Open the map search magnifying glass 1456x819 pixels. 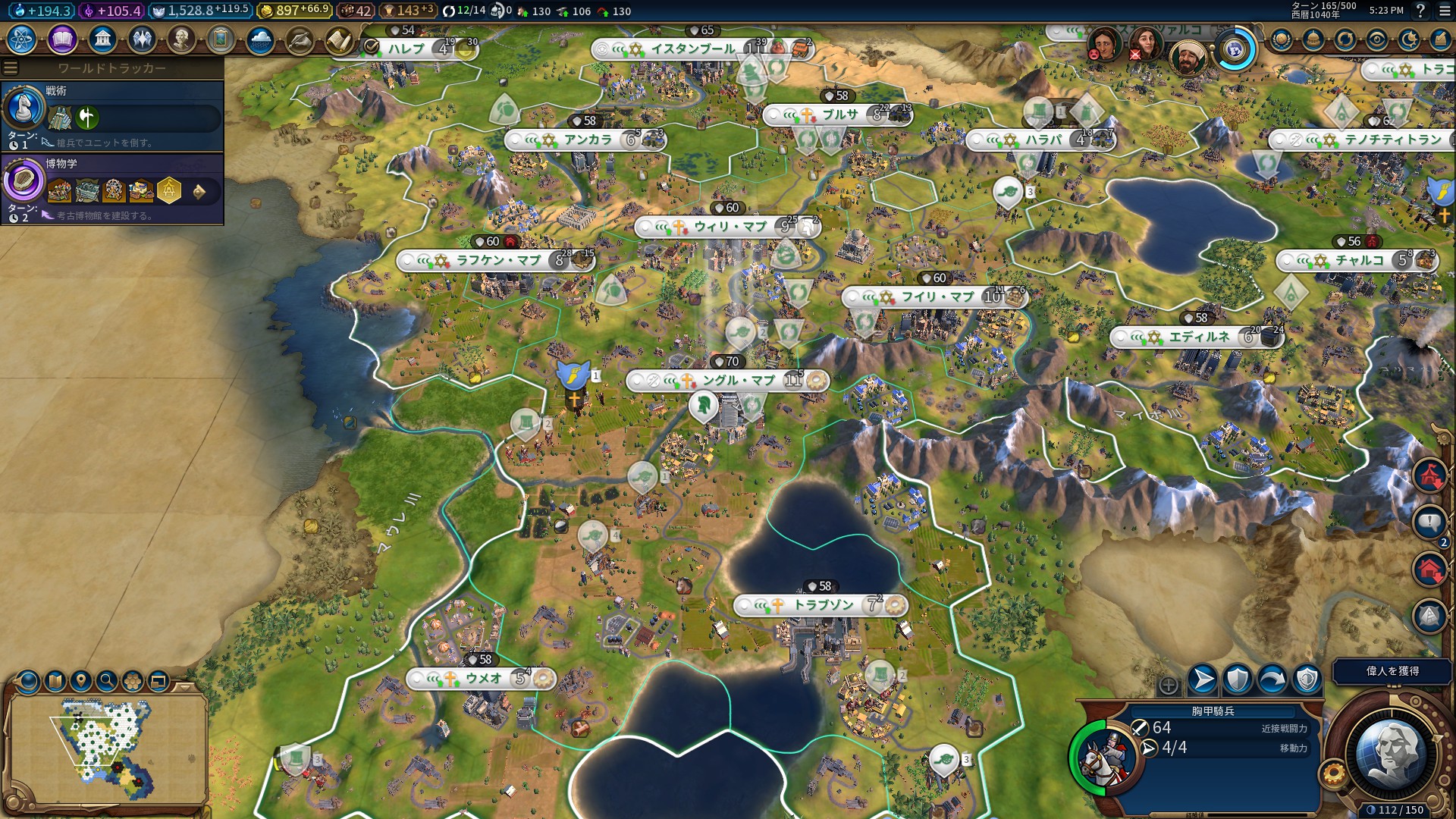[107, 681]
